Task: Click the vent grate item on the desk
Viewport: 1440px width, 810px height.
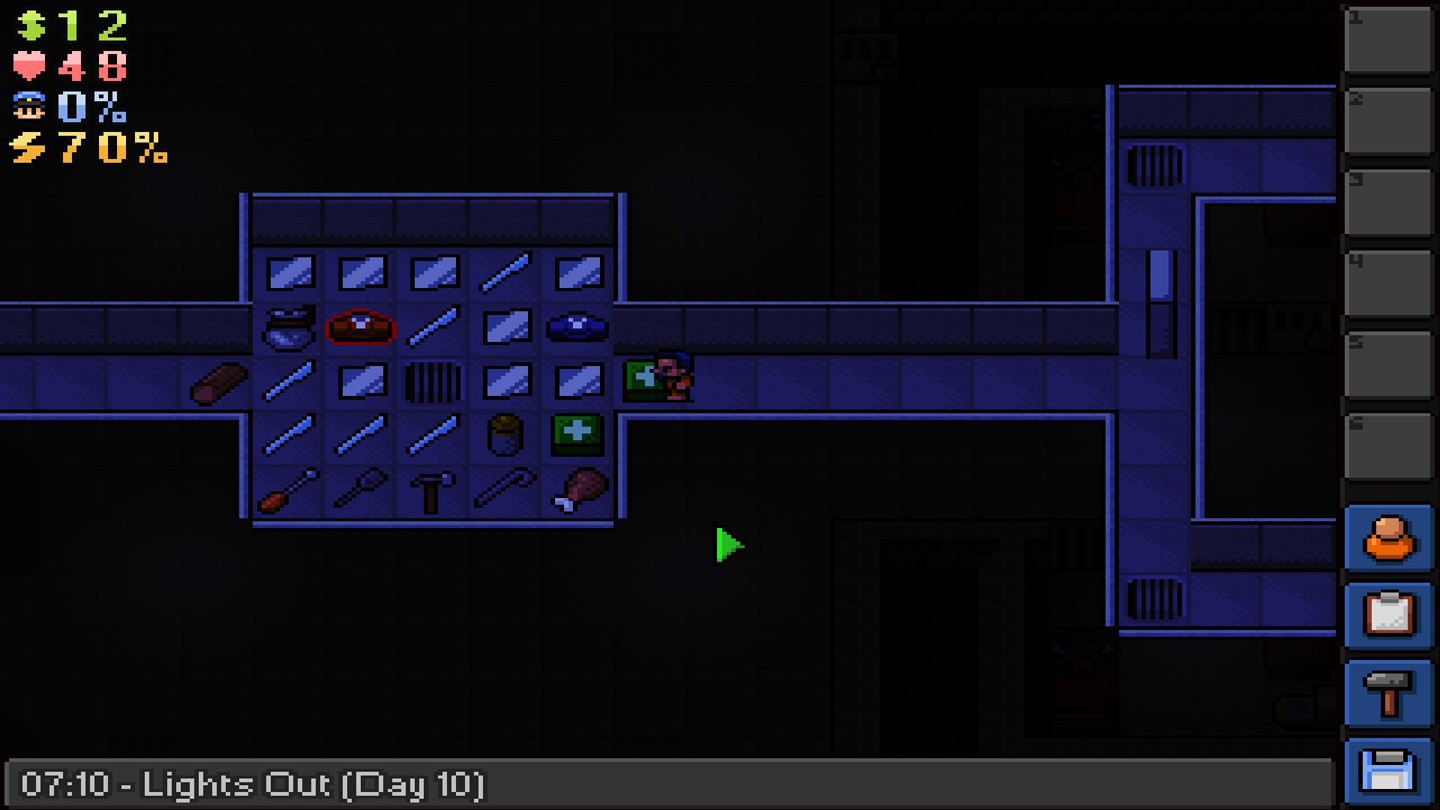Action: 433,380
